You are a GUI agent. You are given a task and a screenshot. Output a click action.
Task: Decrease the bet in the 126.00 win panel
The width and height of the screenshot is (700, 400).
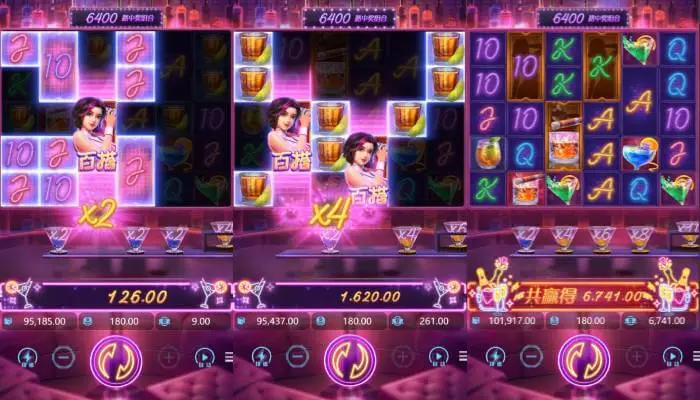coord(63,356)
